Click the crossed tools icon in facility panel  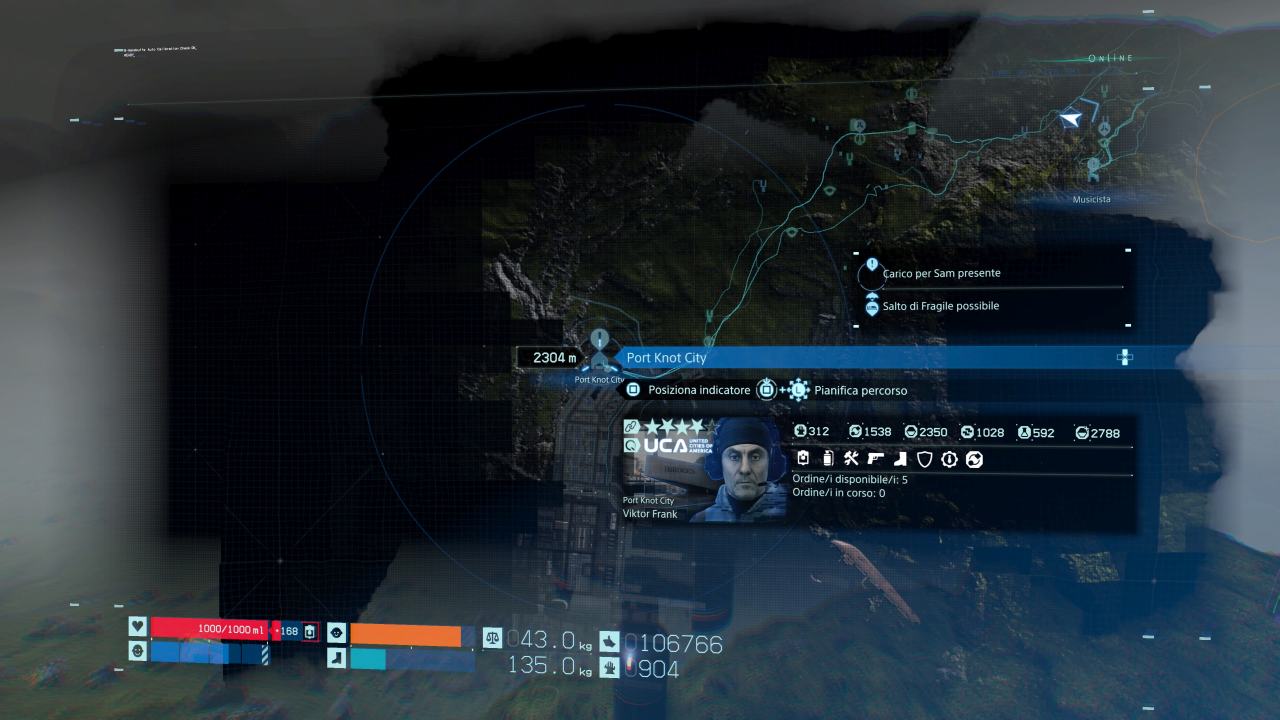click(852, 459)
